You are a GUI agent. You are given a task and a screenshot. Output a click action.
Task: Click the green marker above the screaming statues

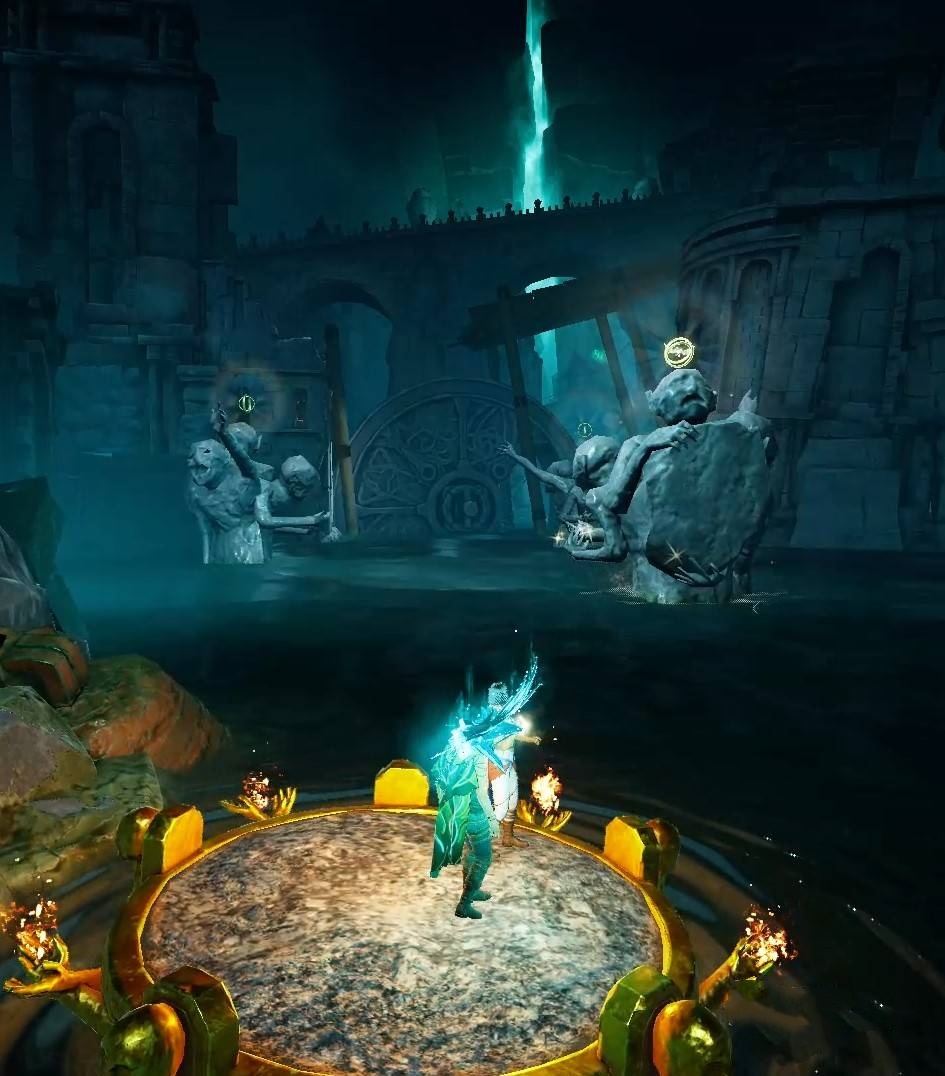(x=246, y=404)
